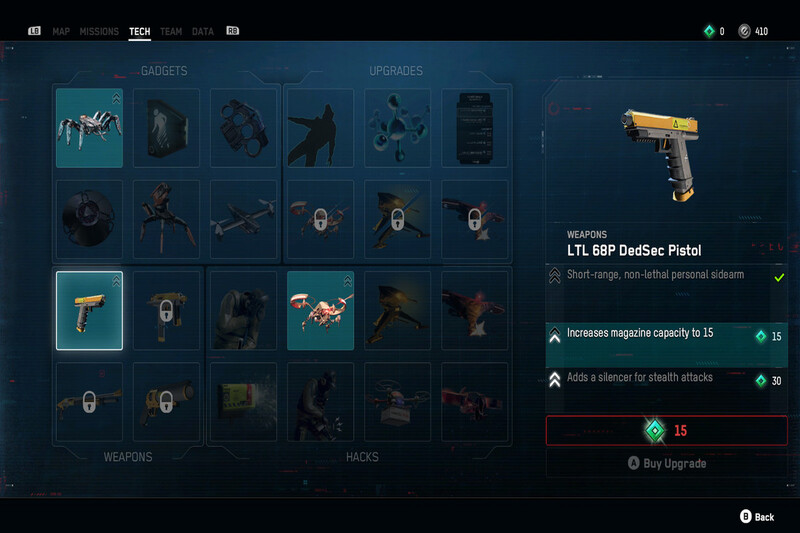Image resolution: width=800 pixels, height=533 pixels.
Task: Go to the TEAM tab
Action: pos(171,32)
